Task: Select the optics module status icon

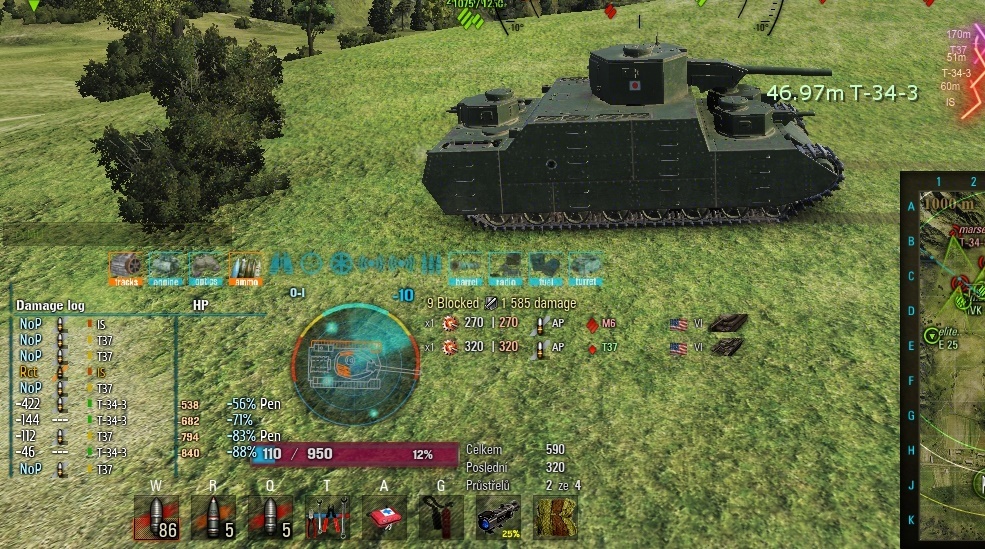Action: pyautogui.click(x=205, y=267)
